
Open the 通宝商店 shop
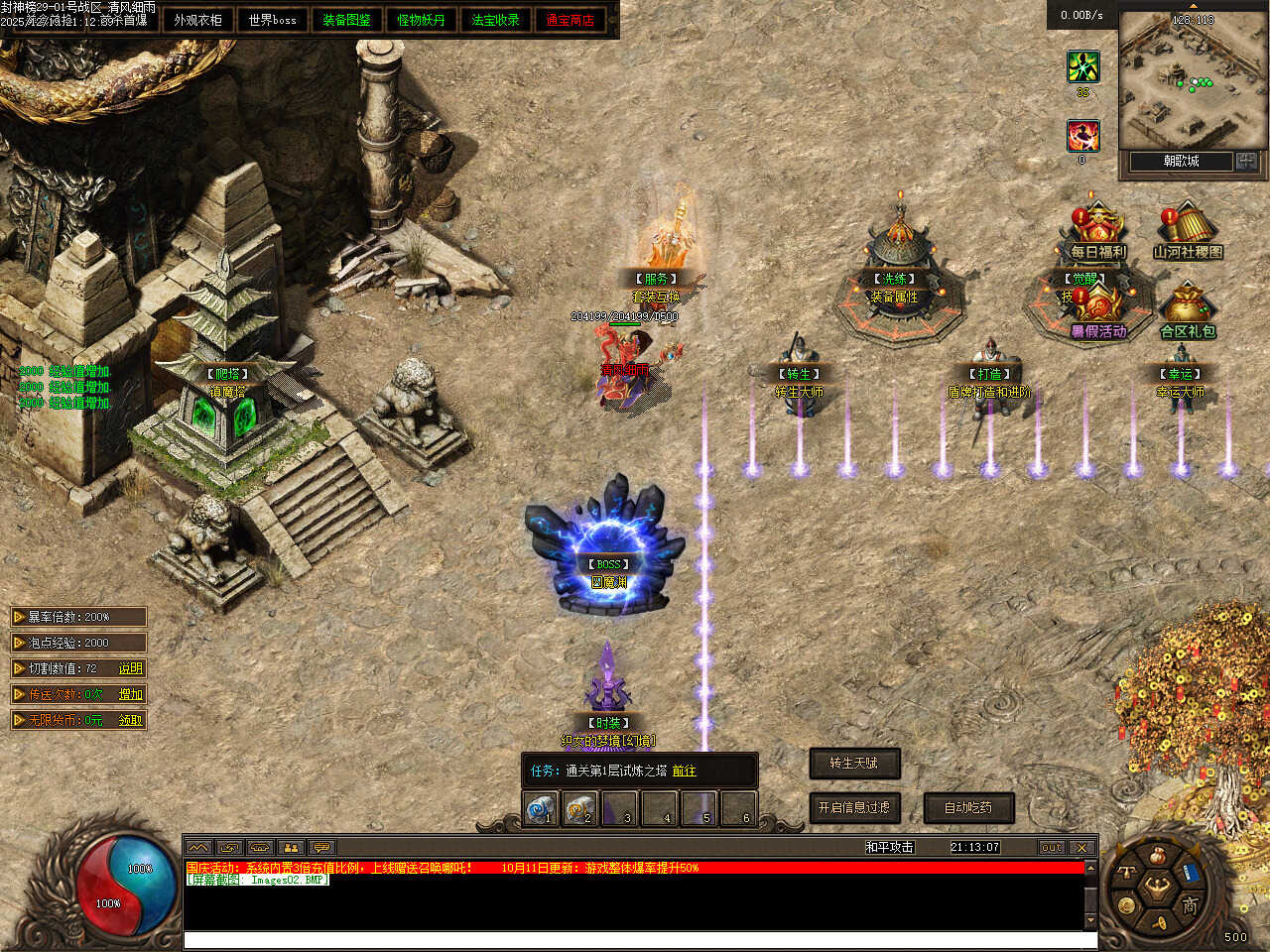[x=570, y=20]
